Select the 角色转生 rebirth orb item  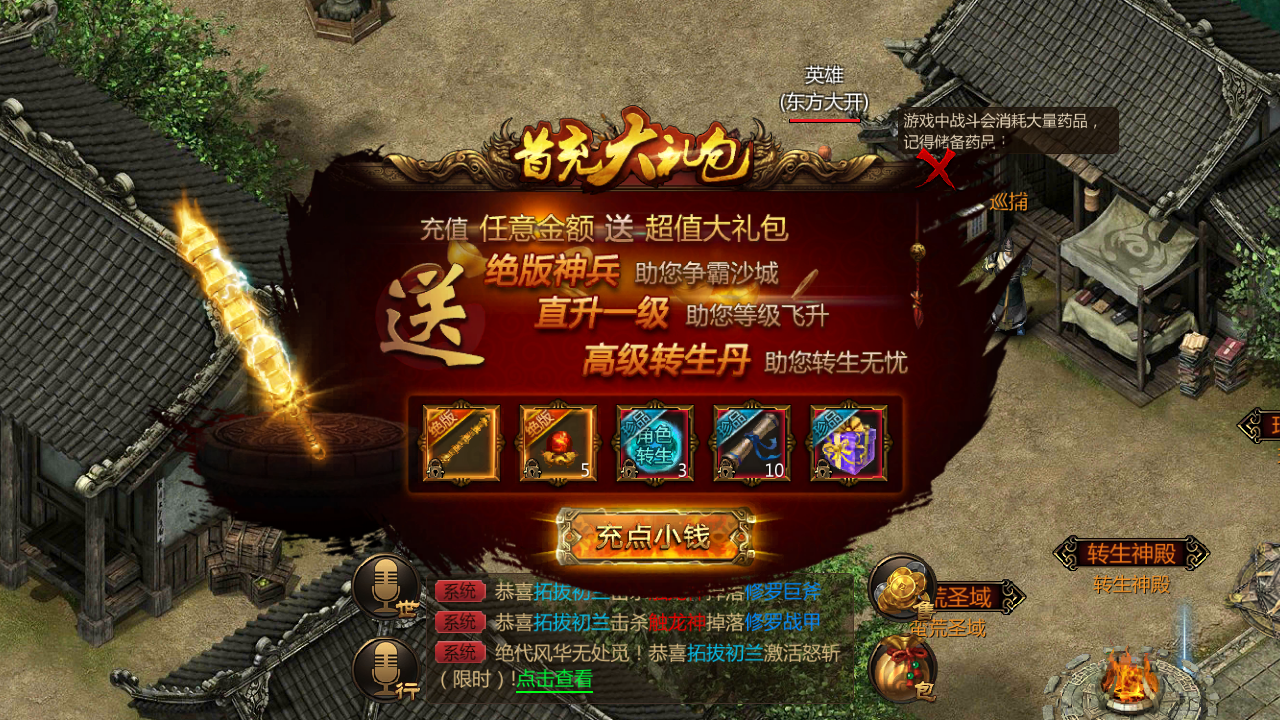[655, 441]
